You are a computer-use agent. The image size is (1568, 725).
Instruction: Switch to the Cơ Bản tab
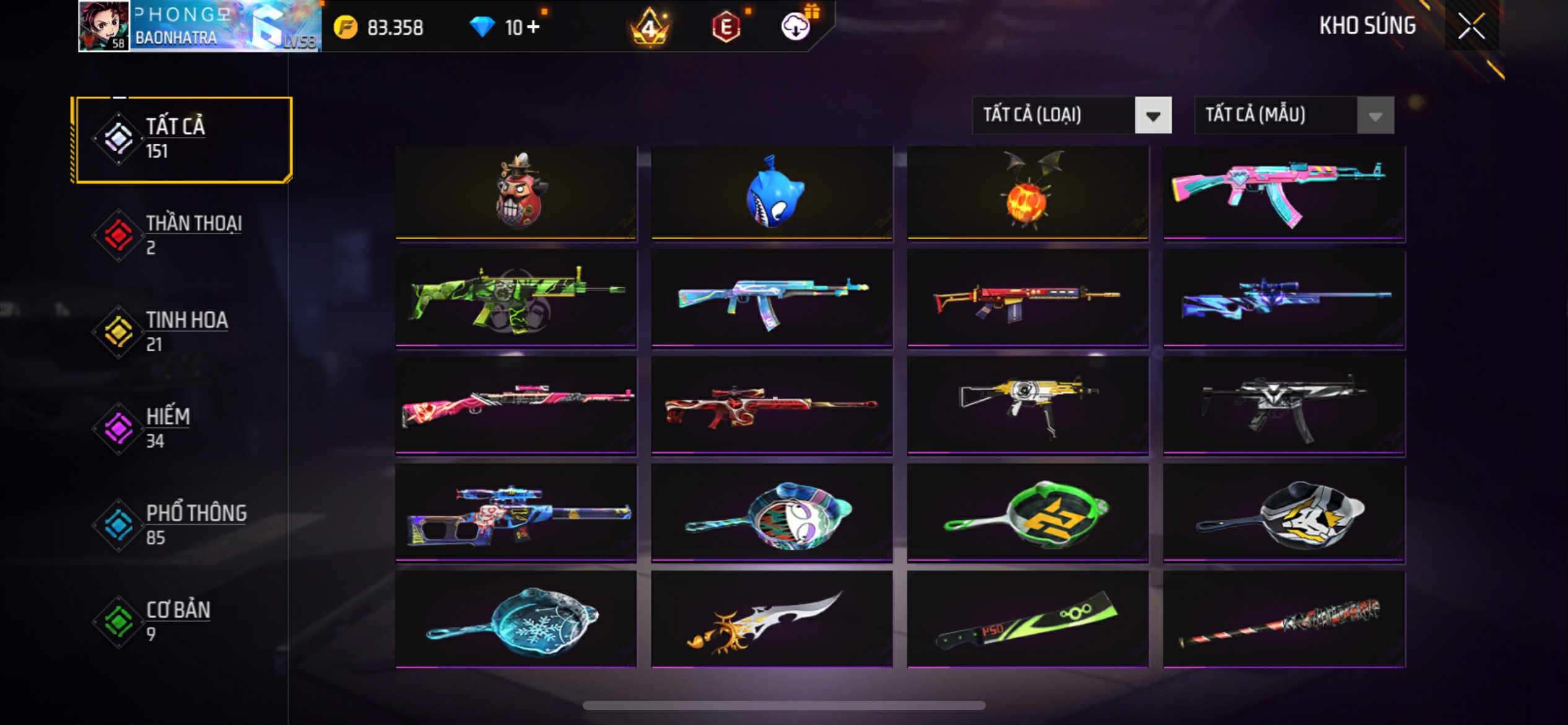(180, 621)
